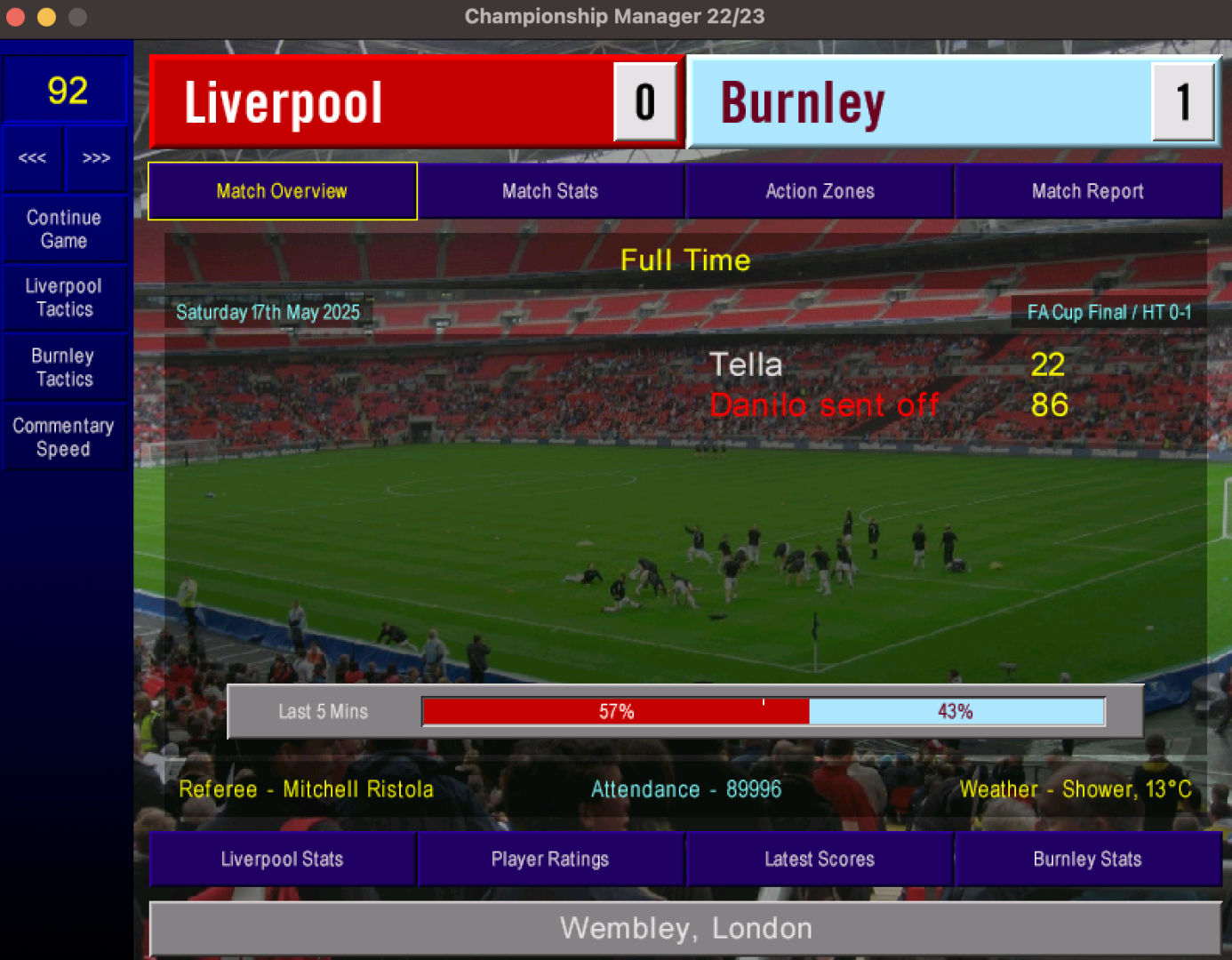Show the Action Zones tab
The height and width of the screenshot is (960, 1232).
(x=820, y=191)
